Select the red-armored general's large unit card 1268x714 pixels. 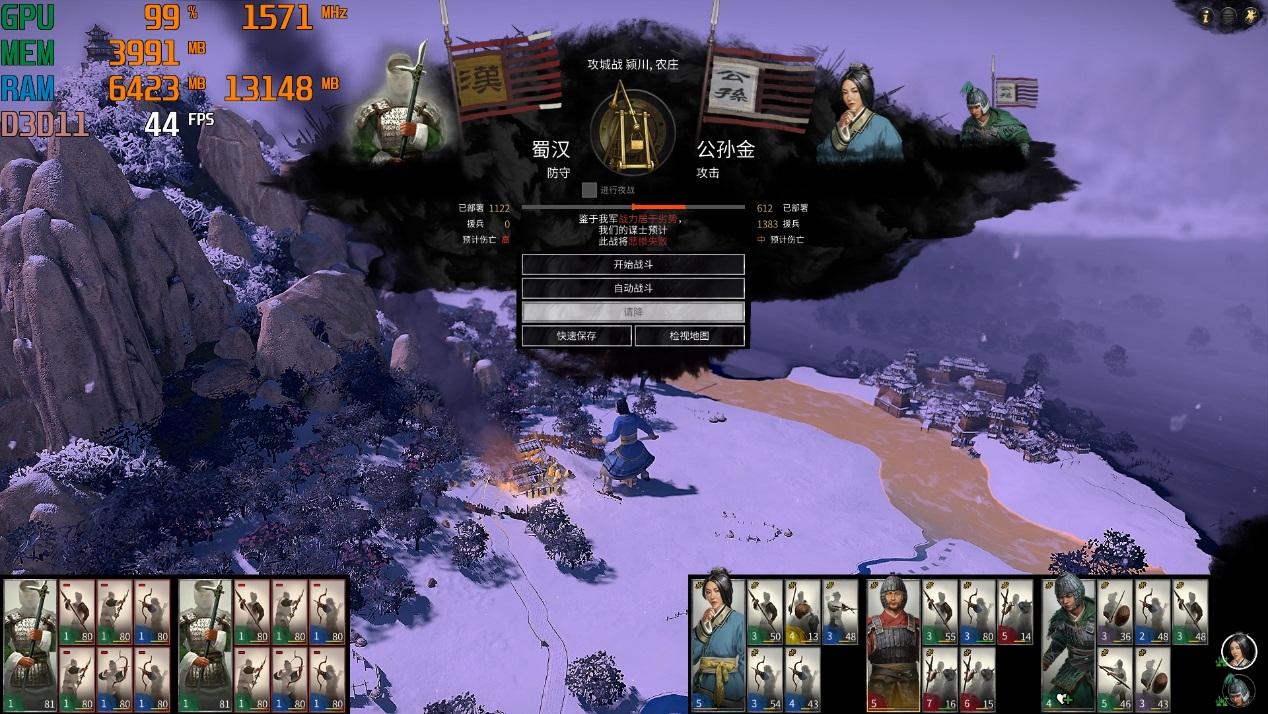pyautogui.click(x=892, y=639)
